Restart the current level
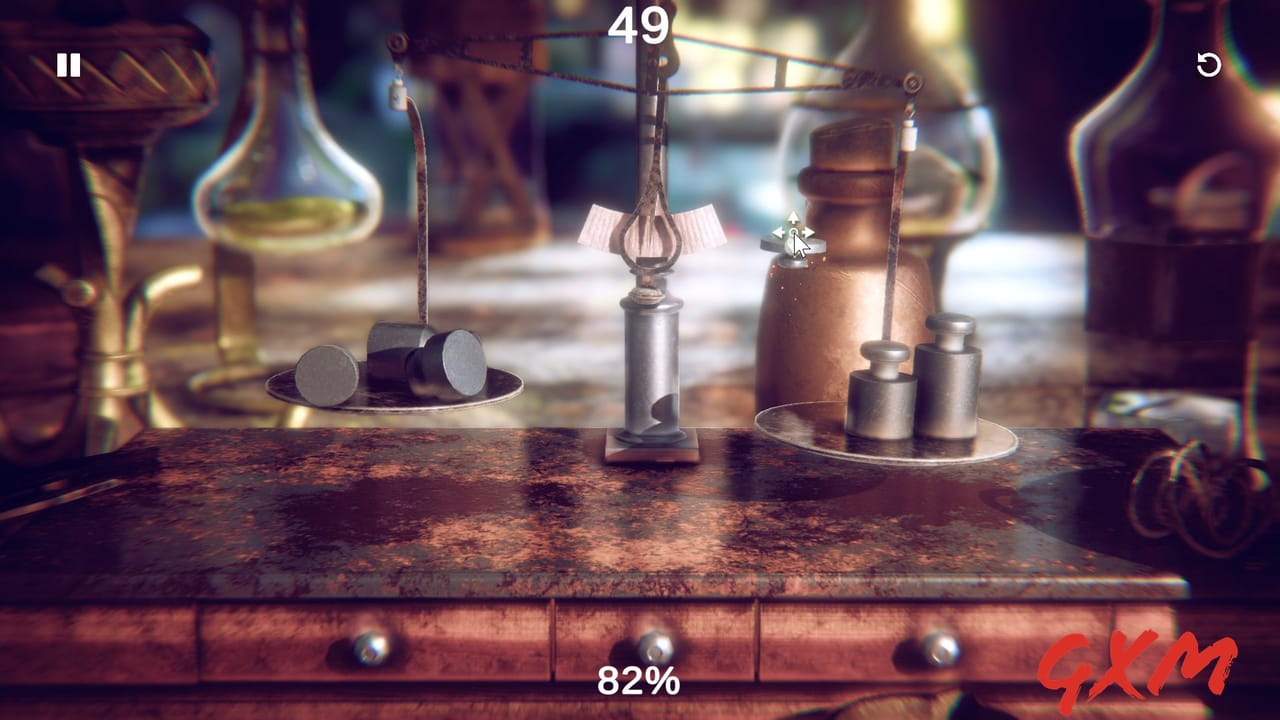1280x720 pixels. coord(1209,66)
